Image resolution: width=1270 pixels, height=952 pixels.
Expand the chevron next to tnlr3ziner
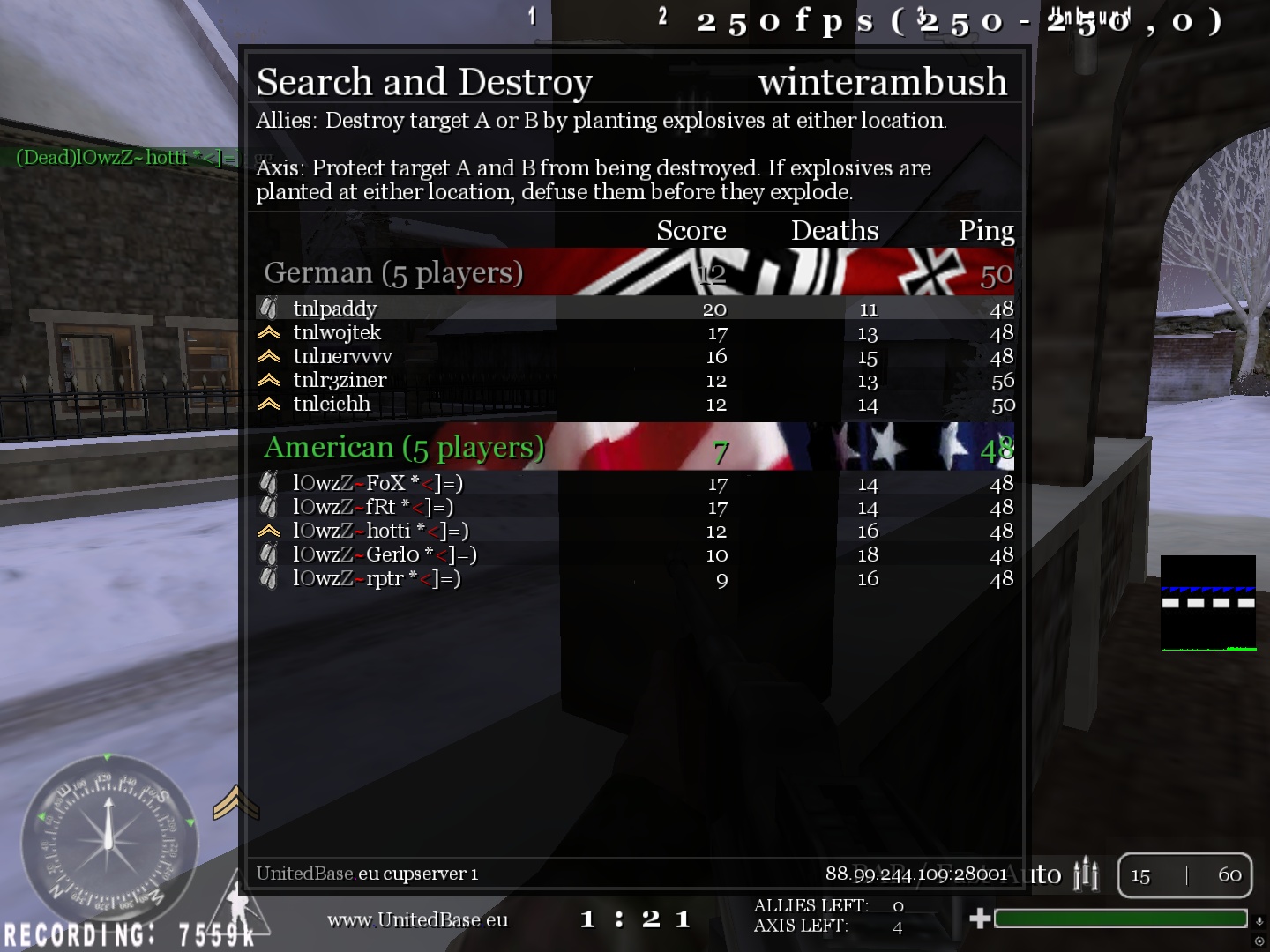tap(267, 380)
